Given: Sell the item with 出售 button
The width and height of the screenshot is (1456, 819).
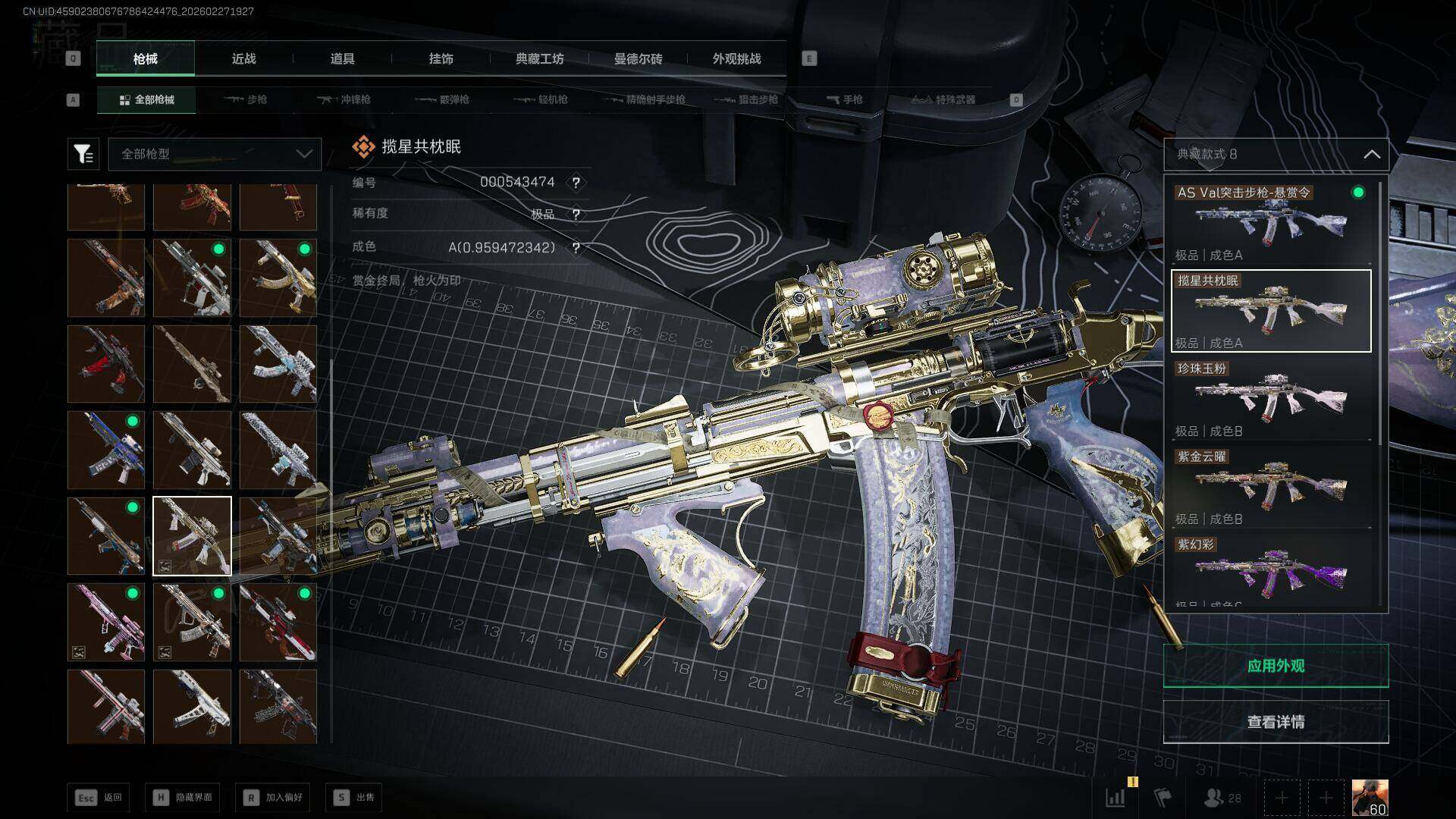Looking at the screenshot, I should tap(354, 797).
